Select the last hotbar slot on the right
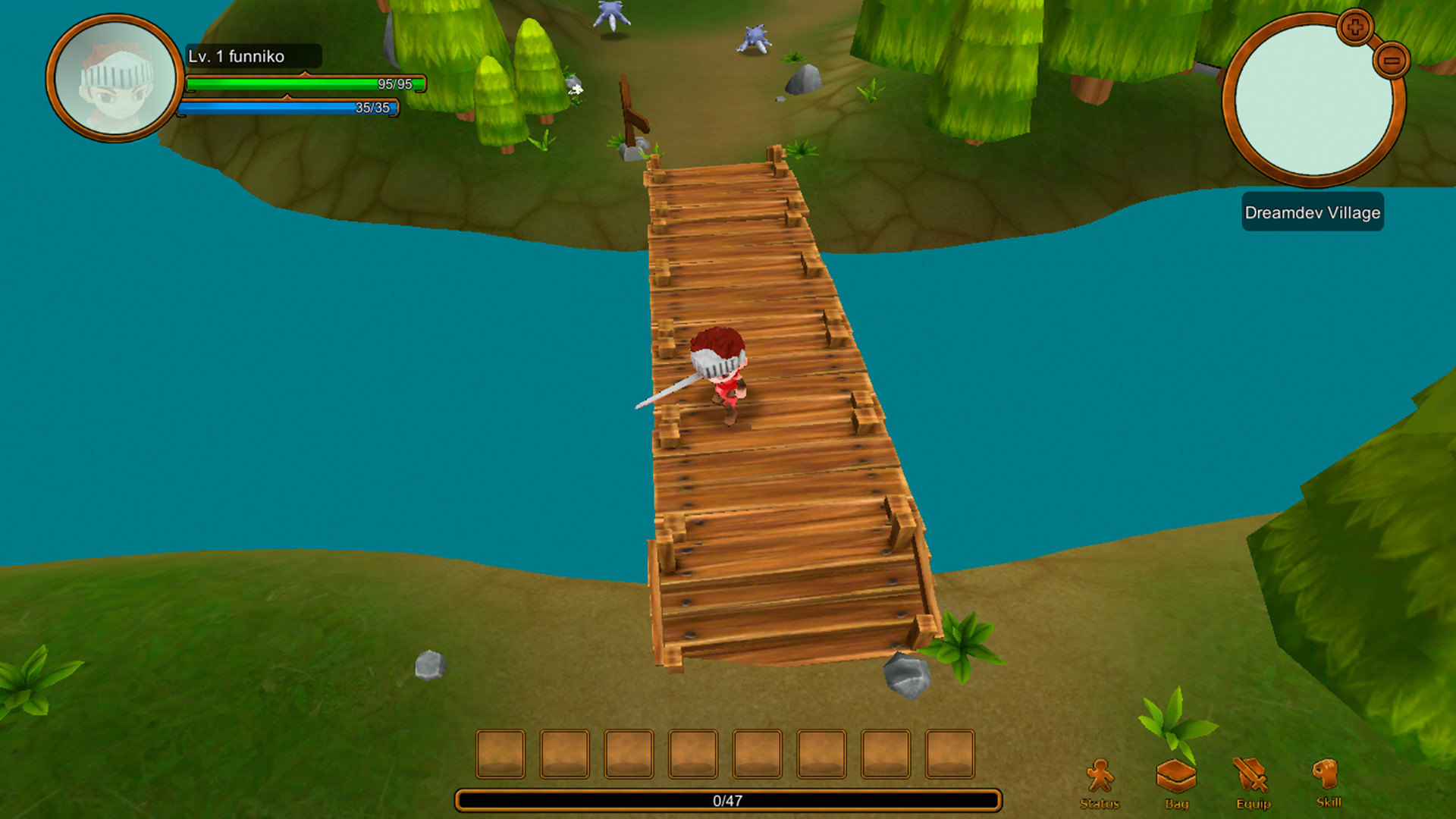Screen dimensions: 1456x819 pyautogui.click(x=951, y=755)
